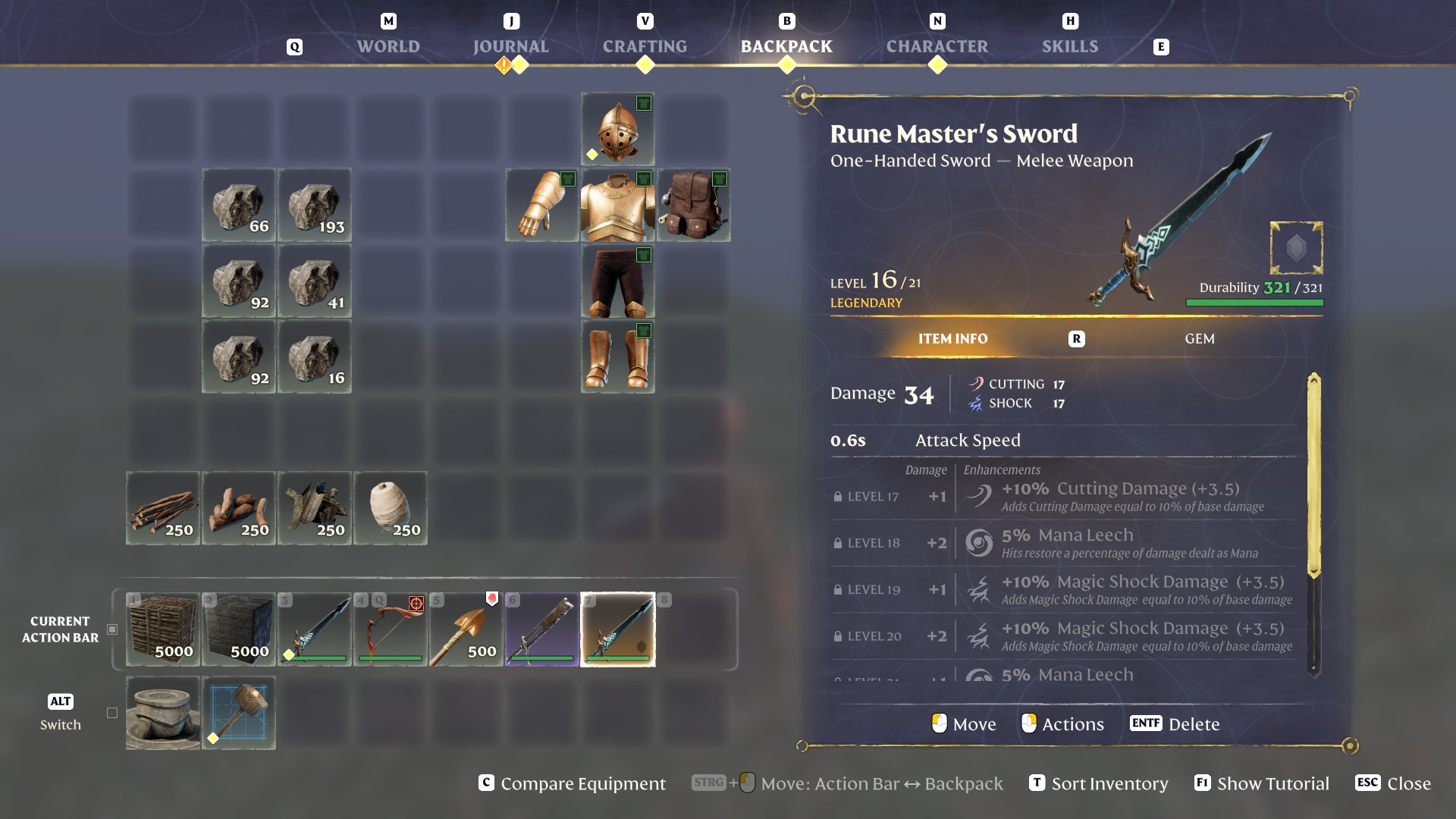
Task: Select the golden boots slot
Action: tap(617, 356)
